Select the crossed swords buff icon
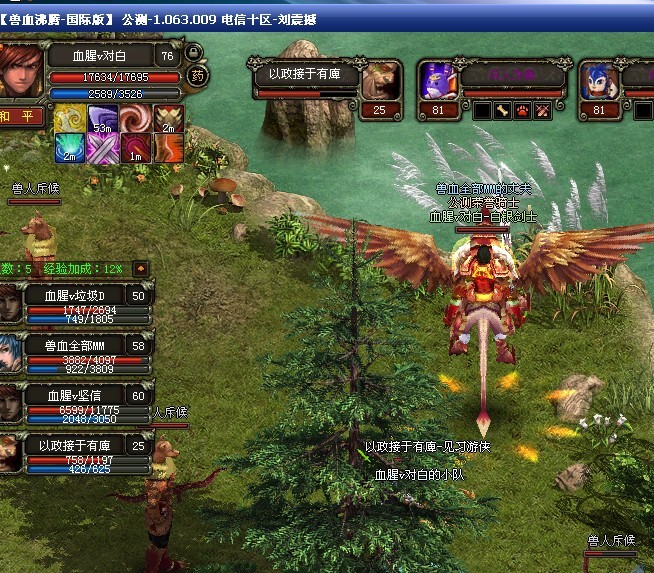The image size is (654, 573). [102, 147]
